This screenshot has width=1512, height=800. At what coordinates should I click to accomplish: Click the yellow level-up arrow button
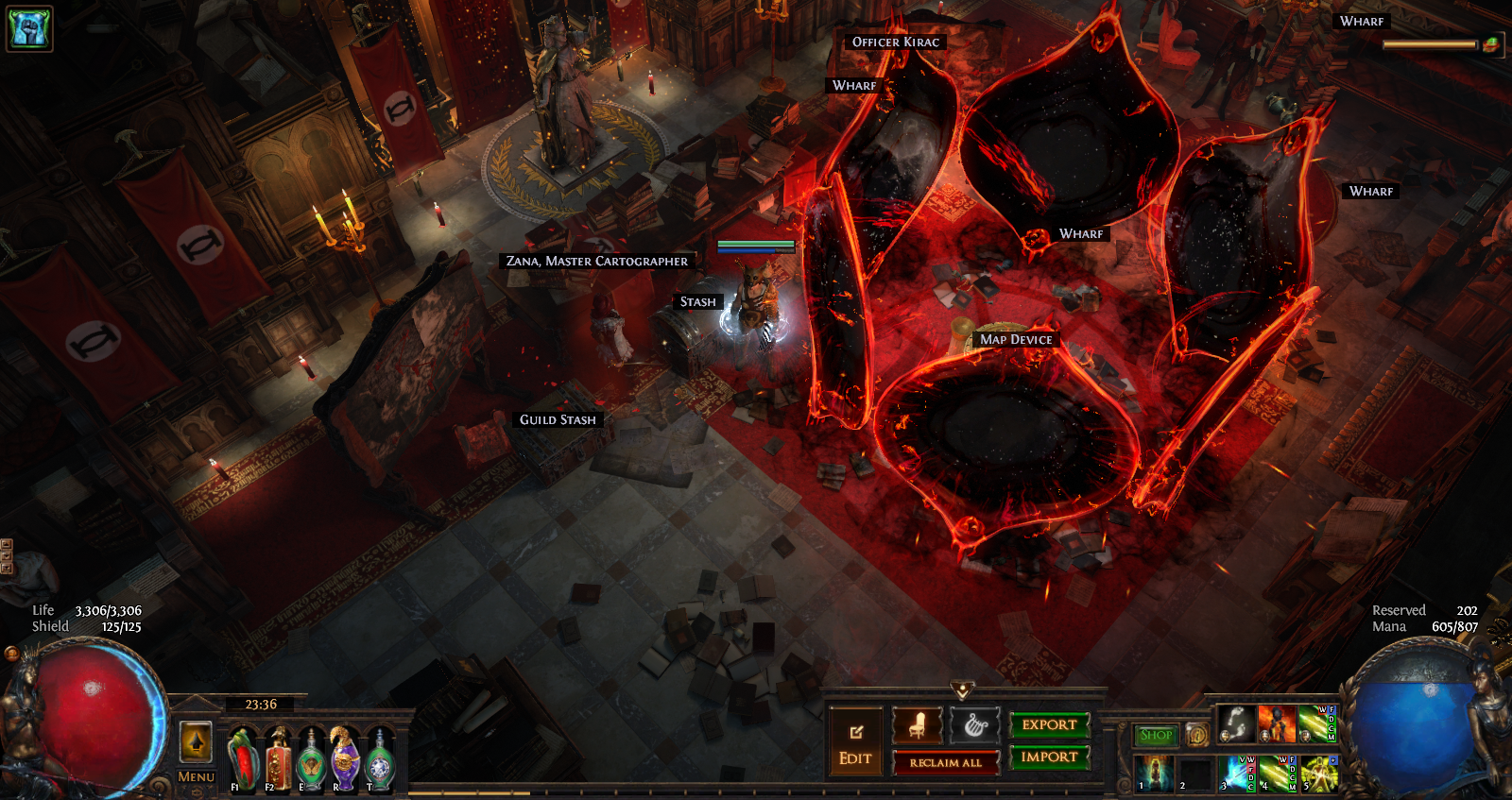196,741
